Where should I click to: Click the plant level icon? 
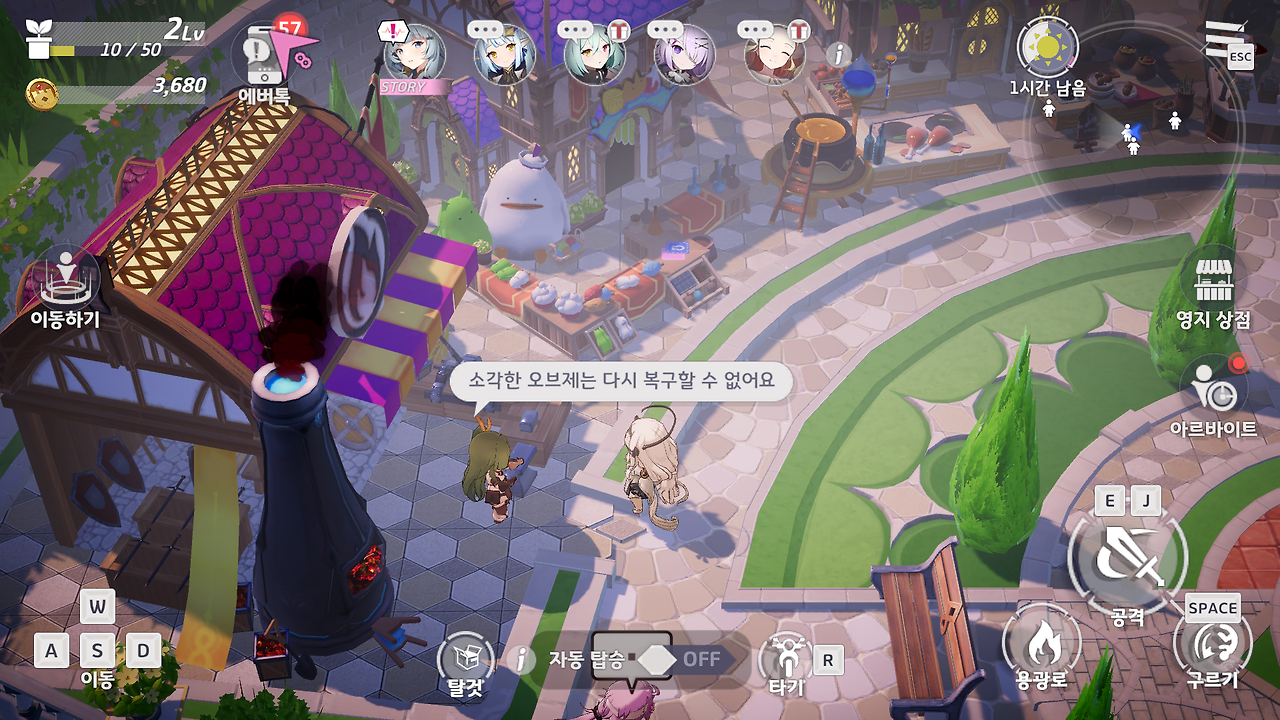[x=41, y=38]
